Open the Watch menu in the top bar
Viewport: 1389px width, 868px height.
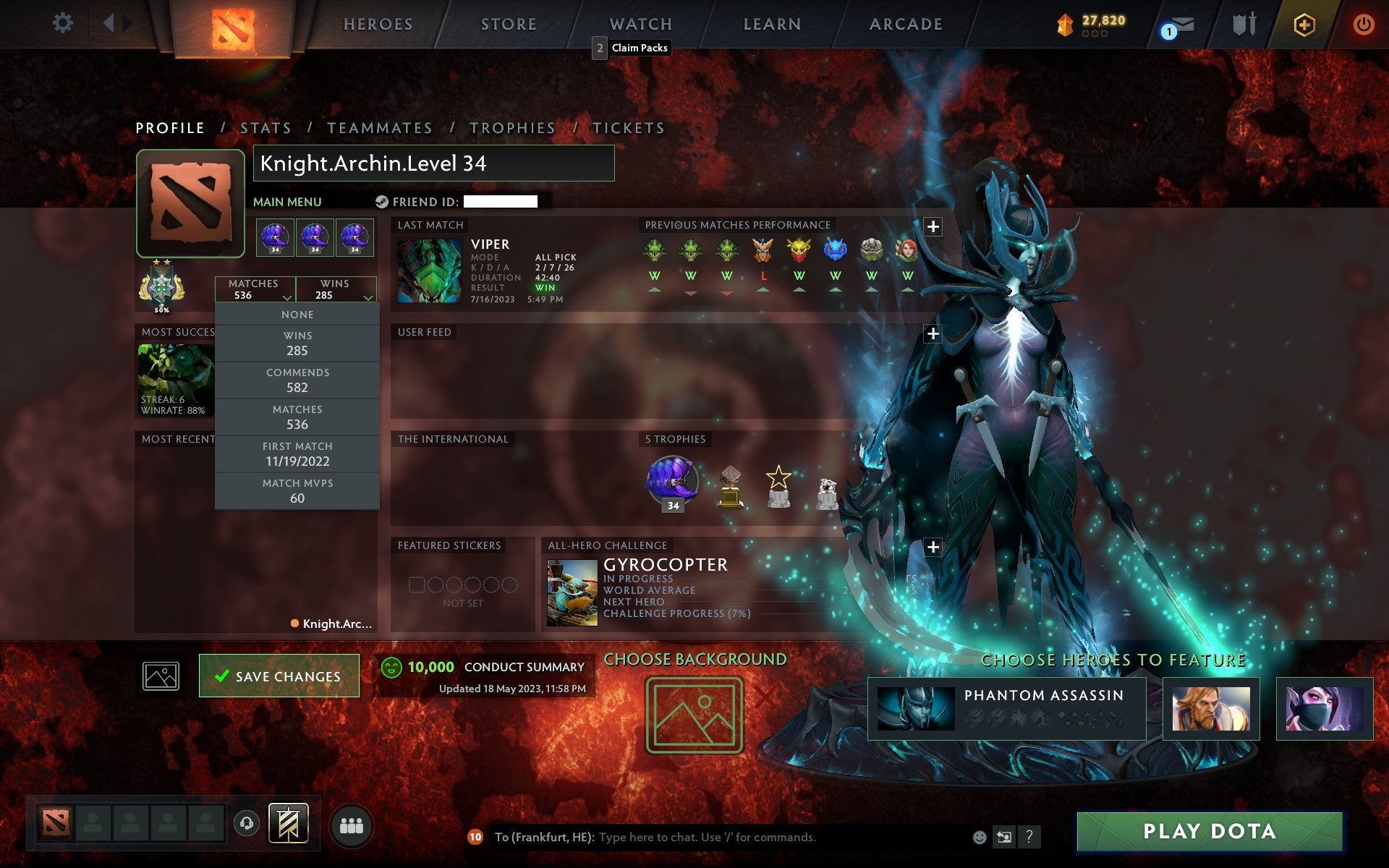coord(640,24)
